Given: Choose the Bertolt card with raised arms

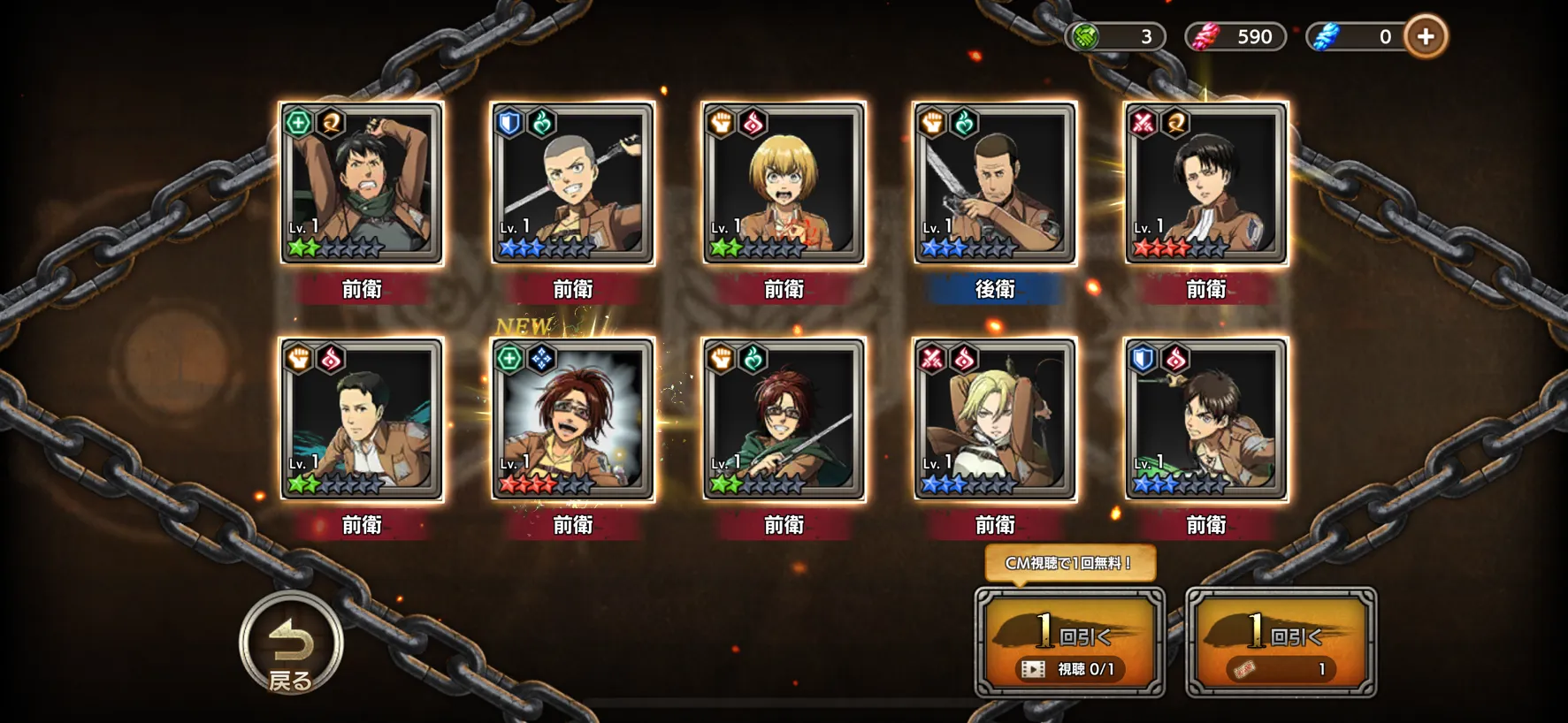Looking at the screenshot, I should [x=362, y=183].
